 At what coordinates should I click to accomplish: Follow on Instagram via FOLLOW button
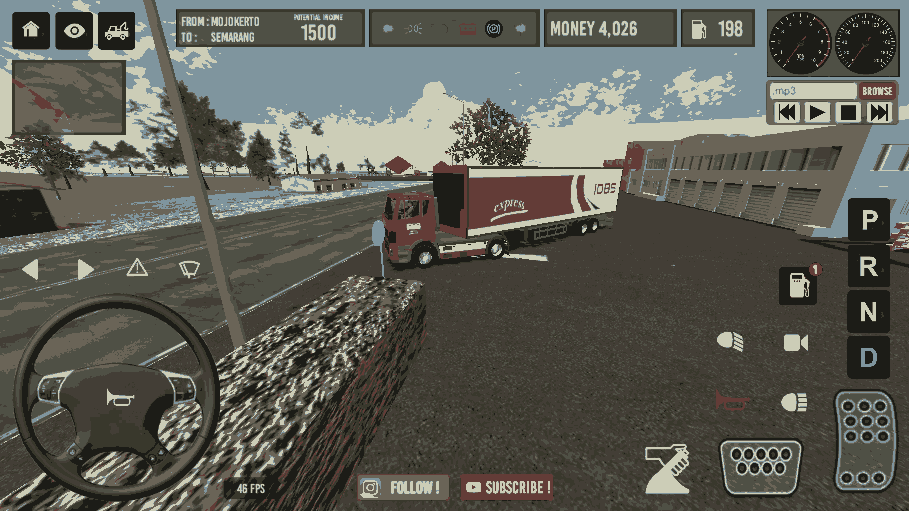pyautogui.click(x=404, y=488)
